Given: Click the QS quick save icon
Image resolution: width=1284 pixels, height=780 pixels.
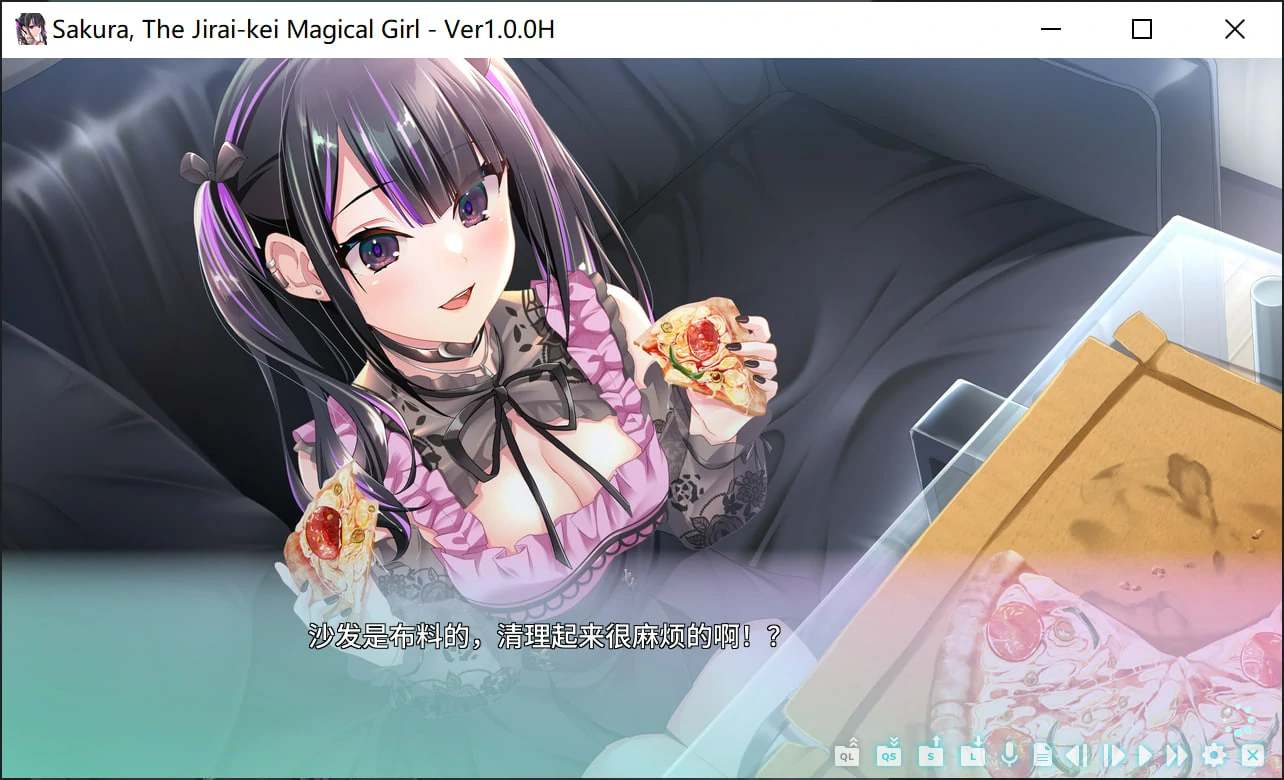Looking at the screenshot, I should (888, 756).
